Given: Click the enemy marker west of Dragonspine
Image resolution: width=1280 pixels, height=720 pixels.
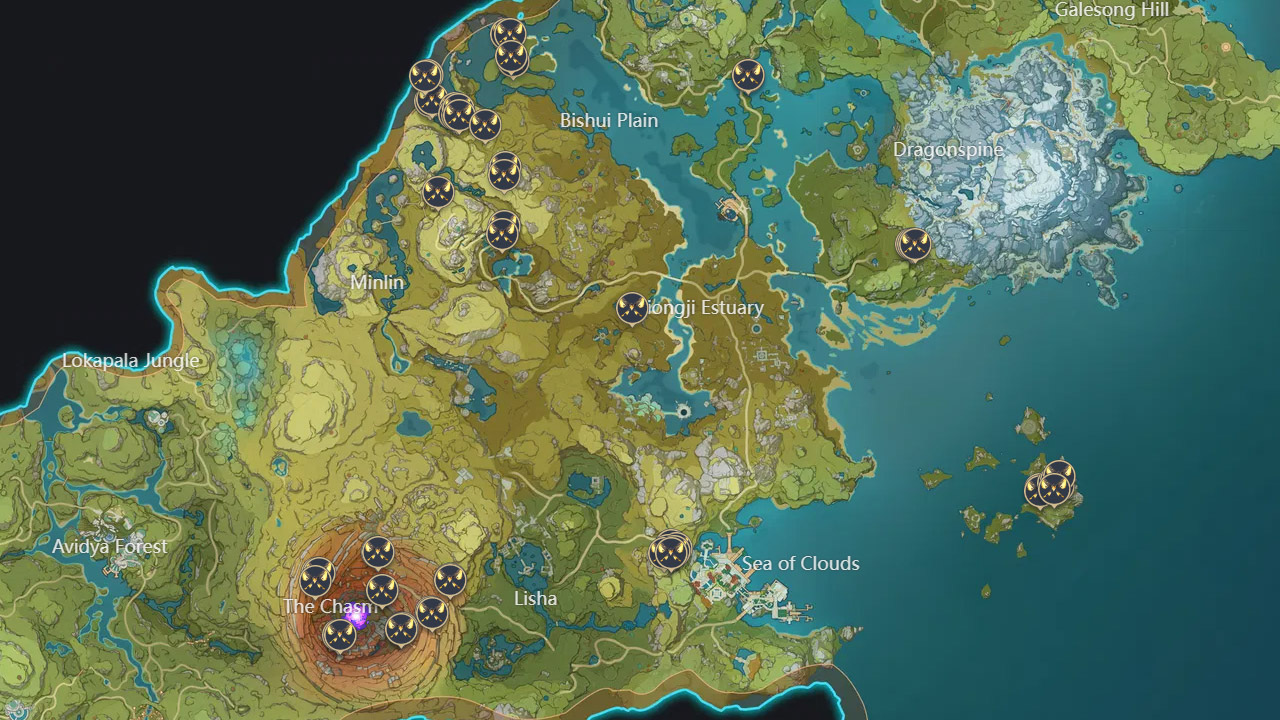Looking at the screenshot, I should click(914, 246).
